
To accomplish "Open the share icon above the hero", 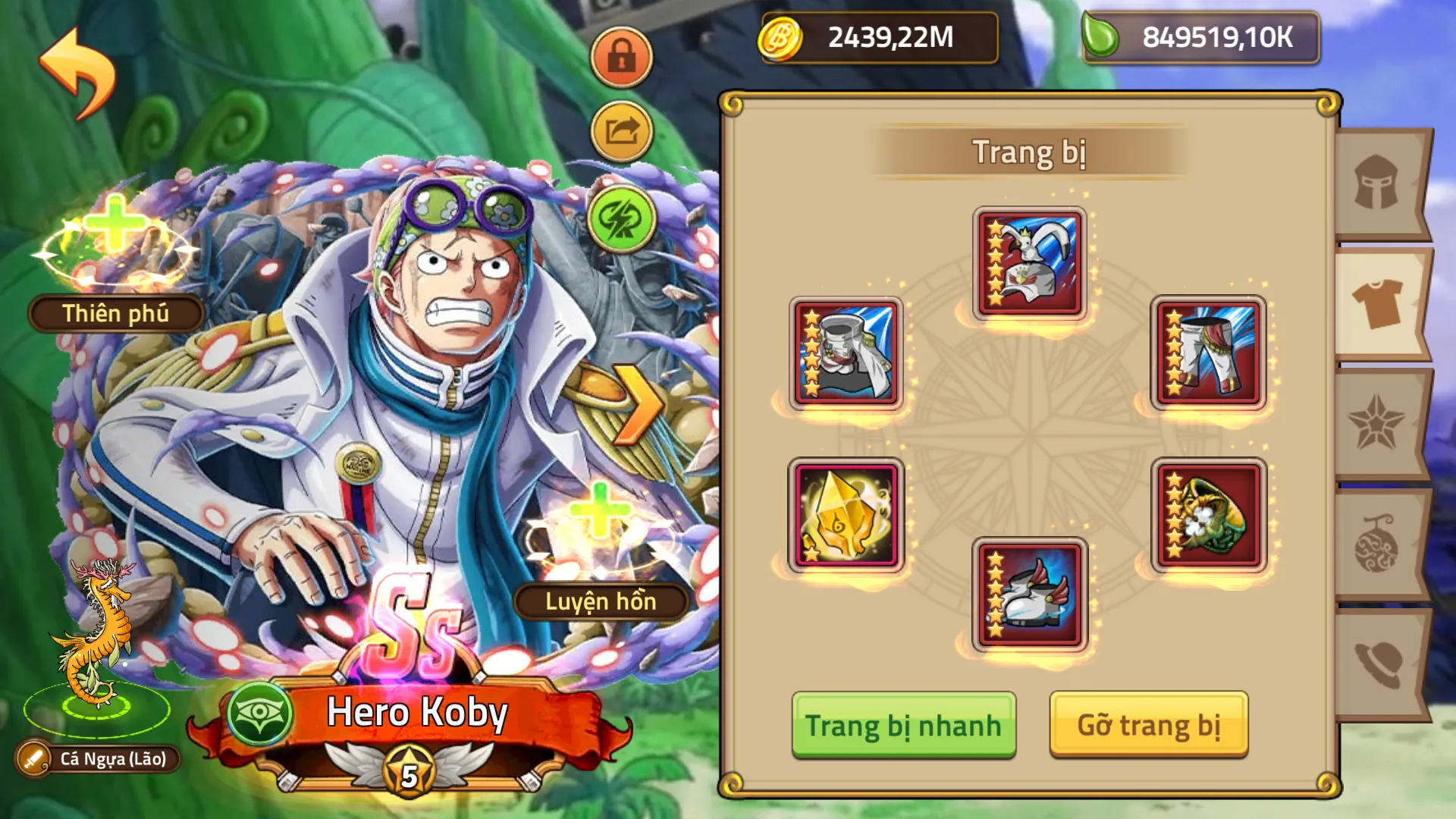I will coord(622,132).
